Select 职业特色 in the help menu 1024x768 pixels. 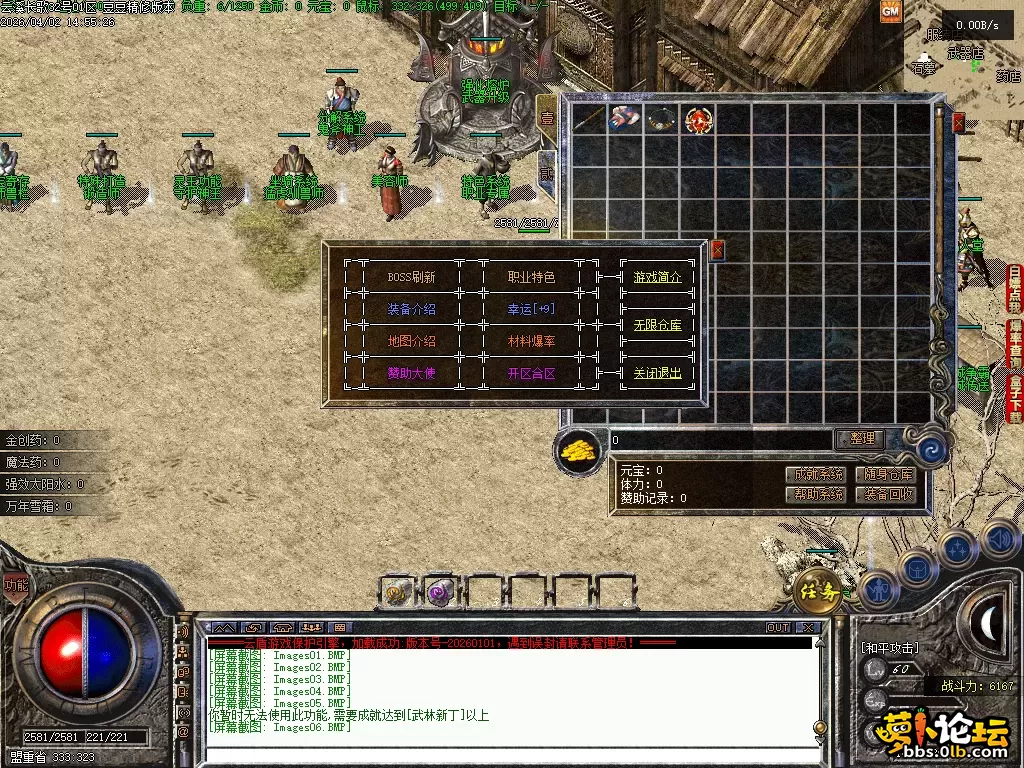[x=531, y=277]
